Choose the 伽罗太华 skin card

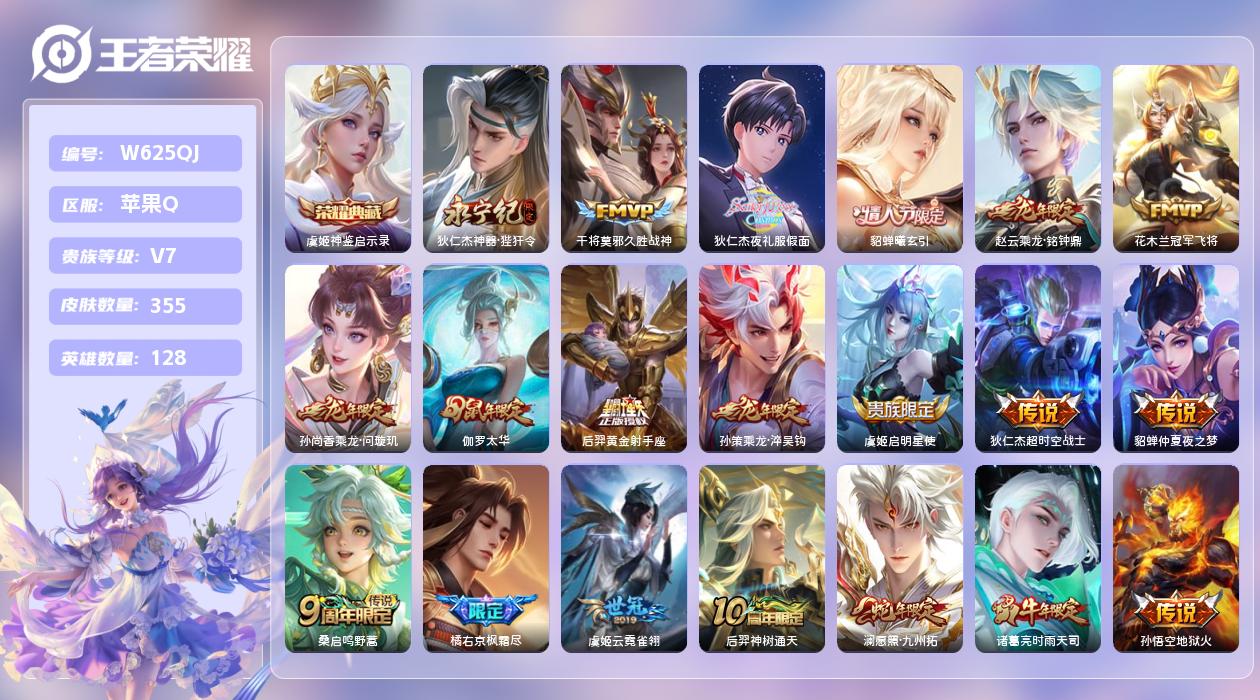(486, 358)
